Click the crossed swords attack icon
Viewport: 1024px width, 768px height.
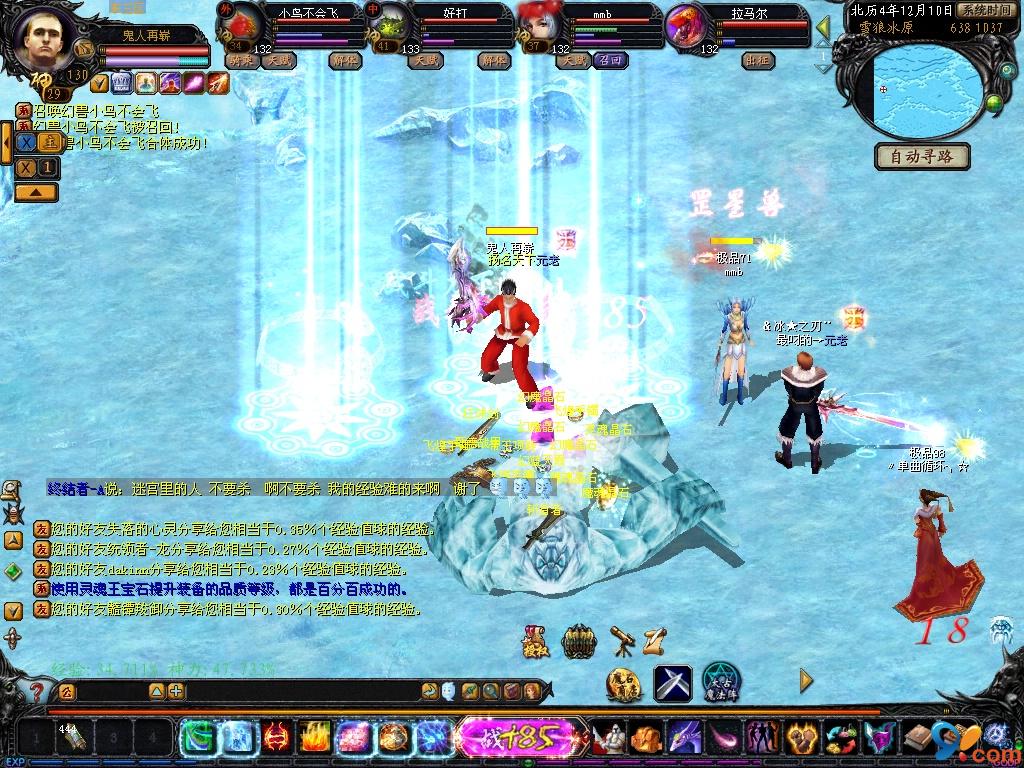[673, 682]
